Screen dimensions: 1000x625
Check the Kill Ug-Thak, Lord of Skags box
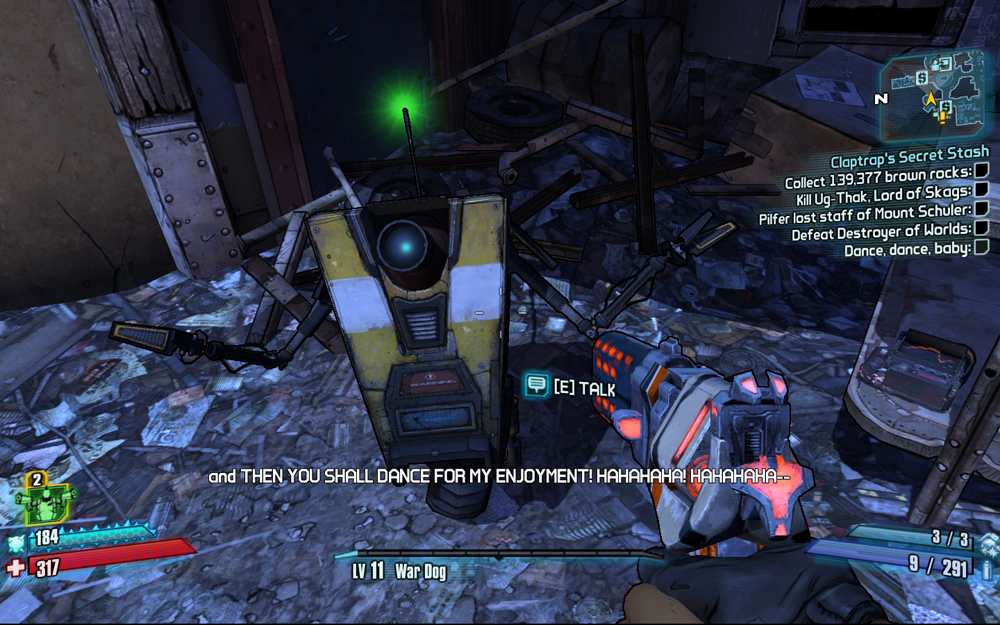[x=982, y=190]
